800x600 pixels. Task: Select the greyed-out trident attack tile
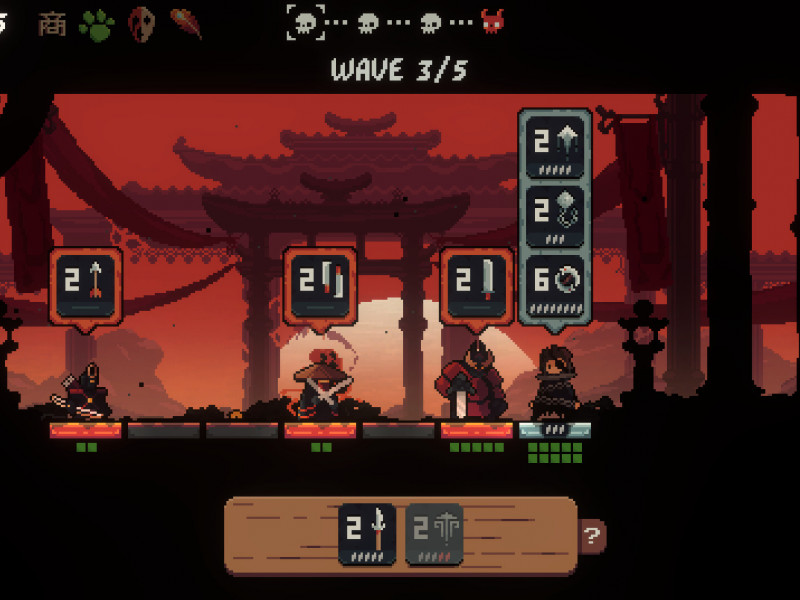coord(434,534)
